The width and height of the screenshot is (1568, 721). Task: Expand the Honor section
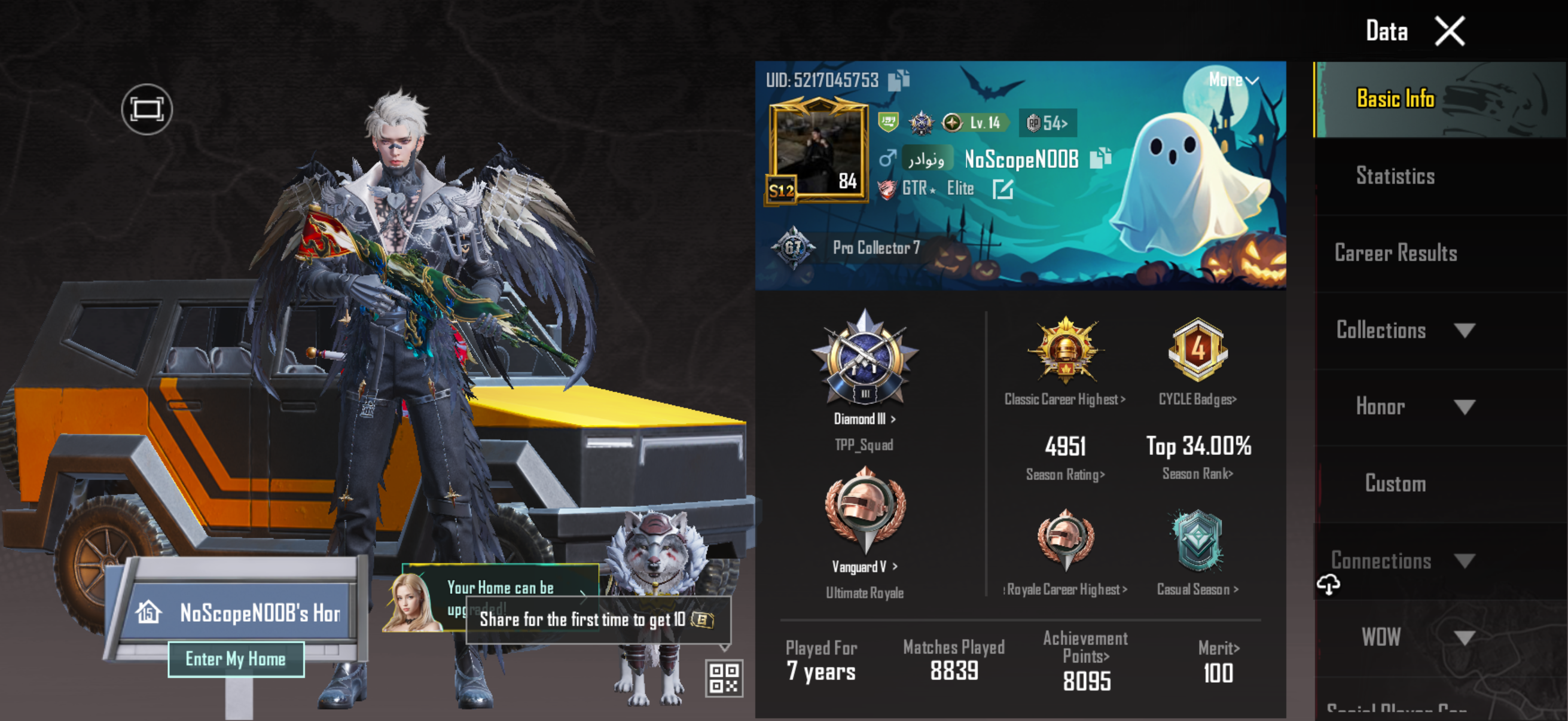click(1464, 407)
